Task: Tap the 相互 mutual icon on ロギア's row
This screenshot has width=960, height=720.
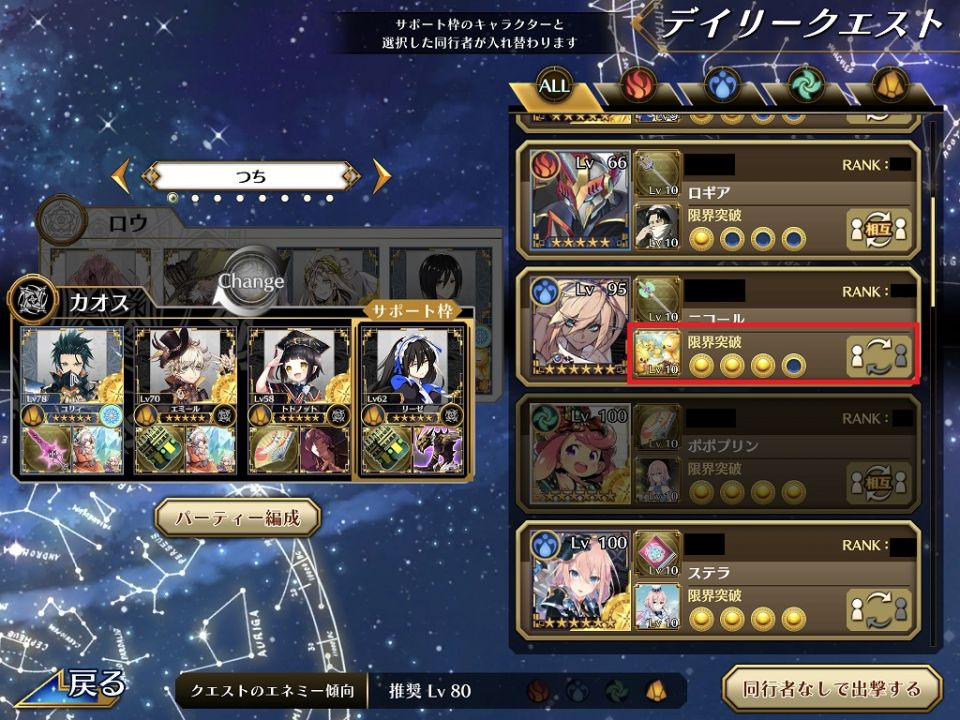Action: coord(879,230)
